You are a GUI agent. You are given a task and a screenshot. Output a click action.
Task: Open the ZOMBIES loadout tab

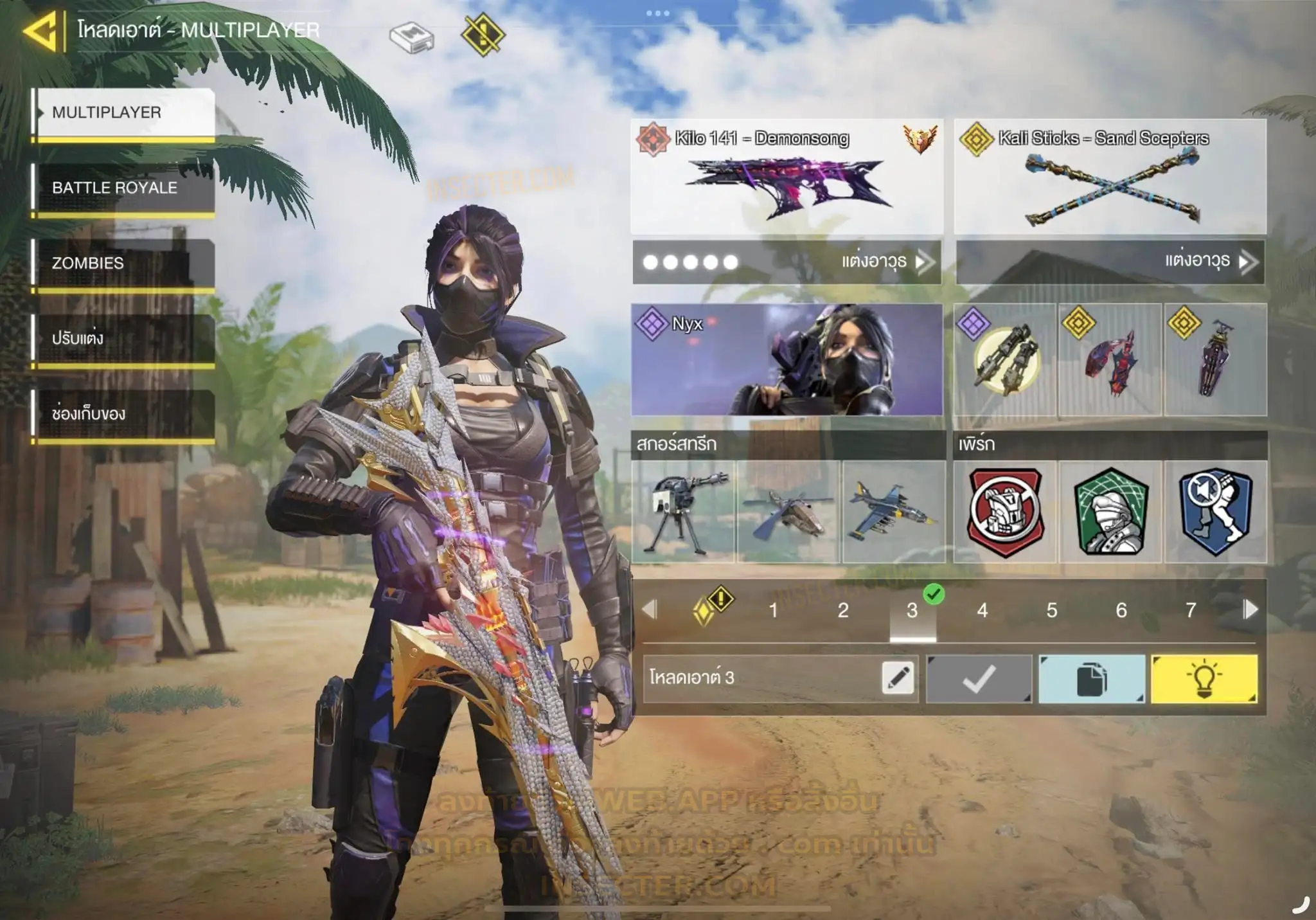(x=124, y=263)
